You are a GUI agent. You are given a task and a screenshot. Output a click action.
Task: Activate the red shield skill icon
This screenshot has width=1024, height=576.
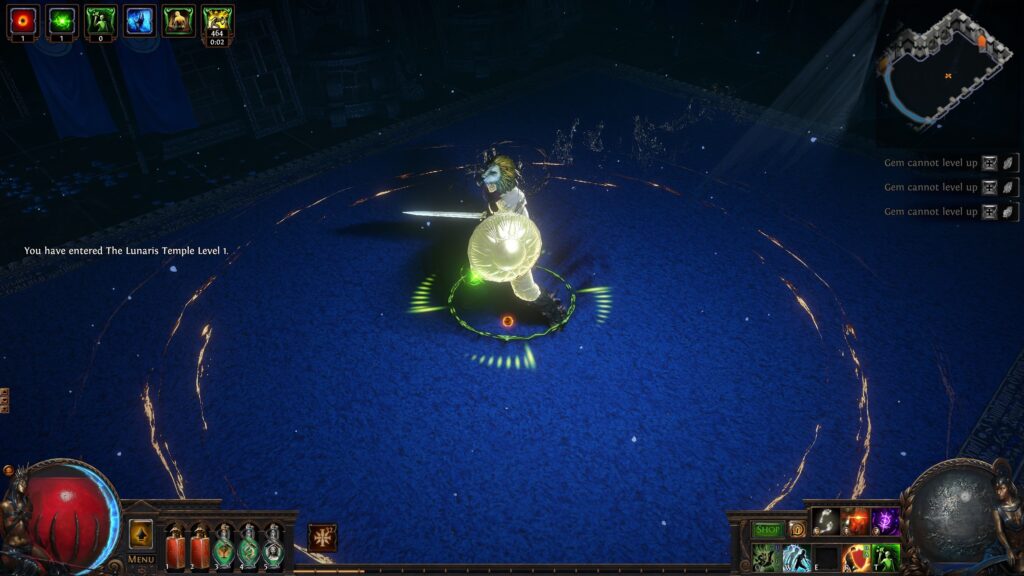click(x=855, y=557)
